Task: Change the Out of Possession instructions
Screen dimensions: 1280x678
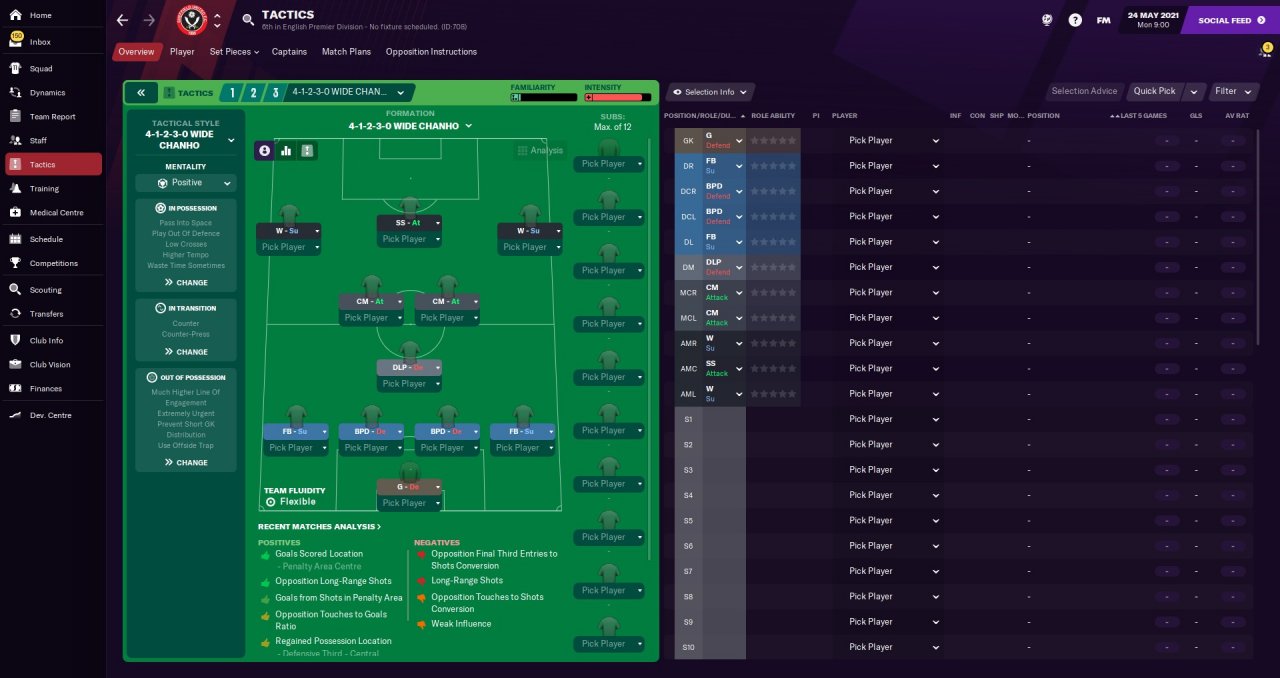Action: point(186,463)
